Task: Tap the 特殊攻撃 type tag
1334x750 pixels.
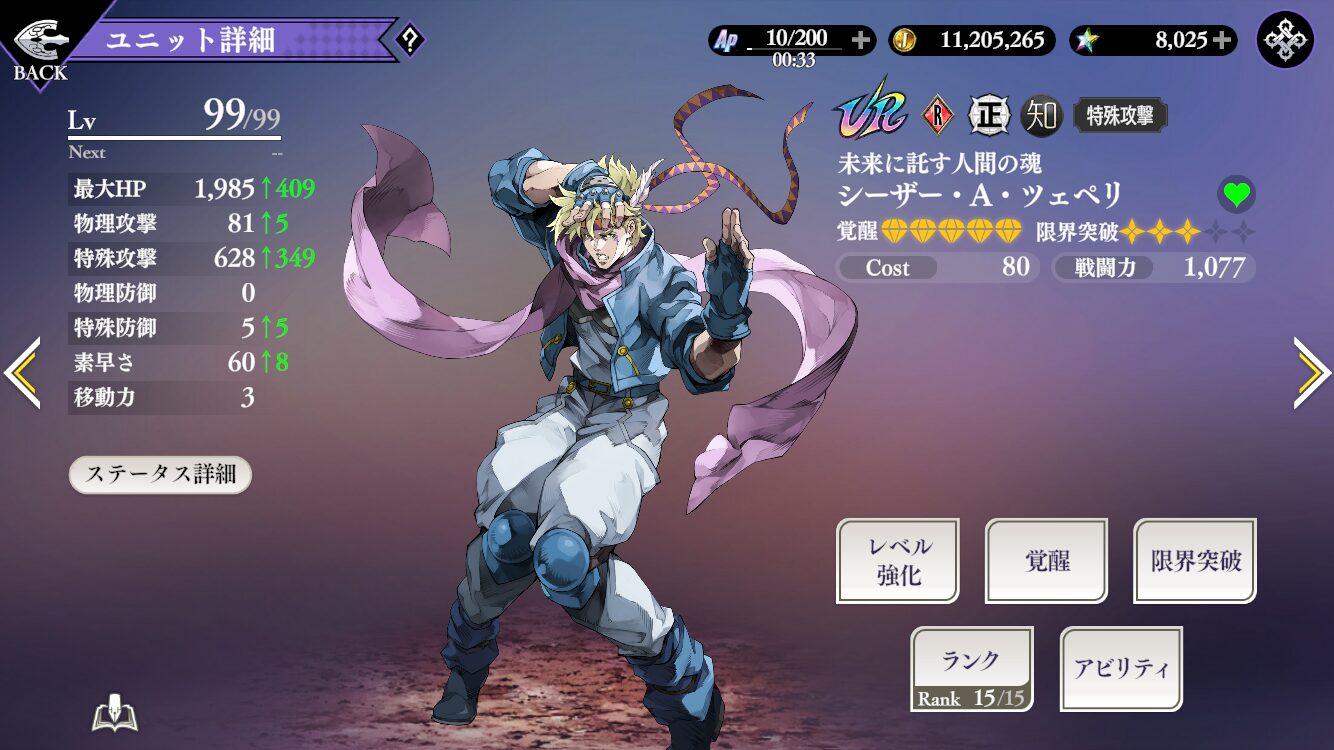Action: 1120,116
